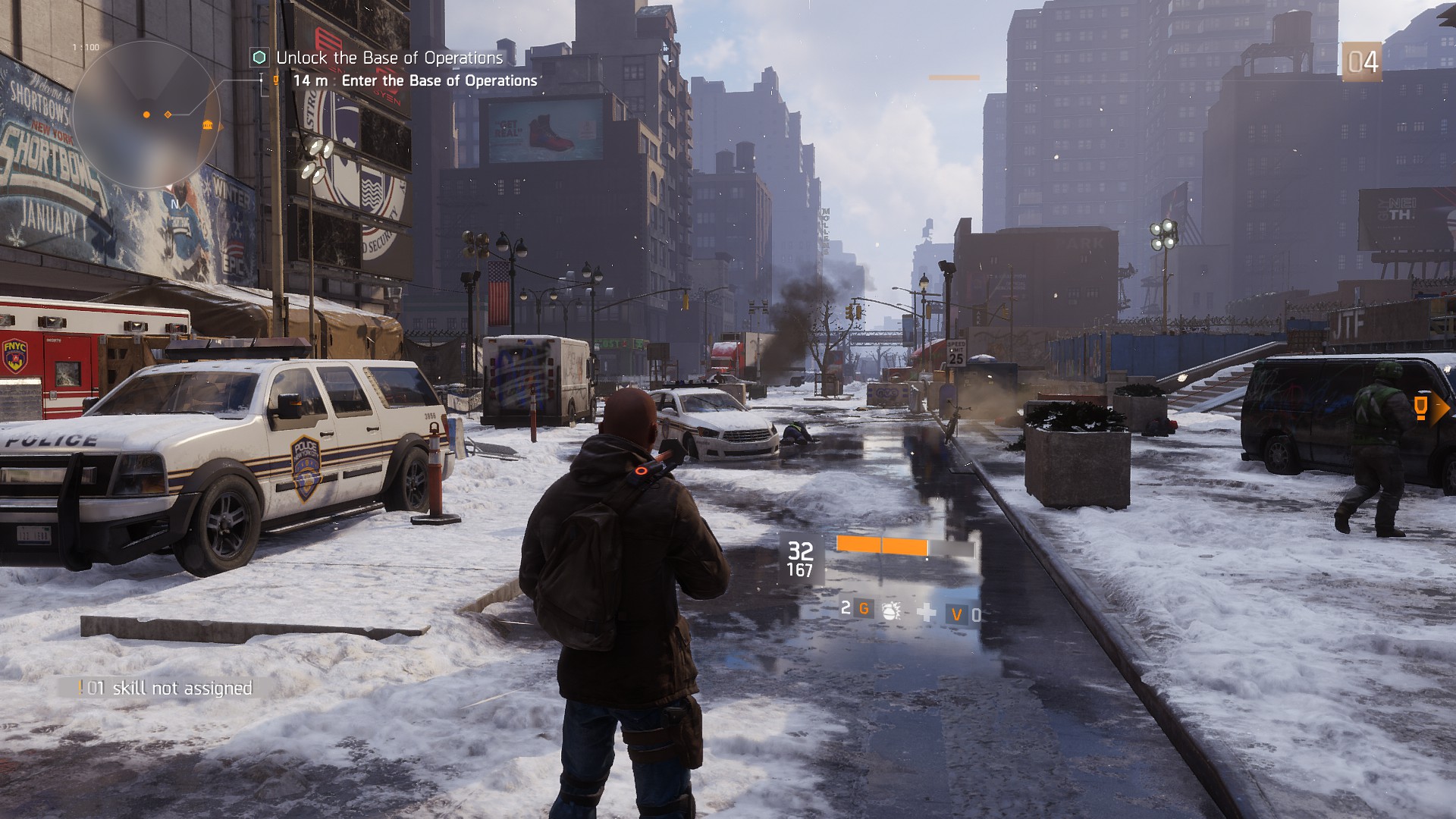This screenshot has width=1456, height=819.
Task: Click the exclamation icon in the skill warning
Action: 82,689
